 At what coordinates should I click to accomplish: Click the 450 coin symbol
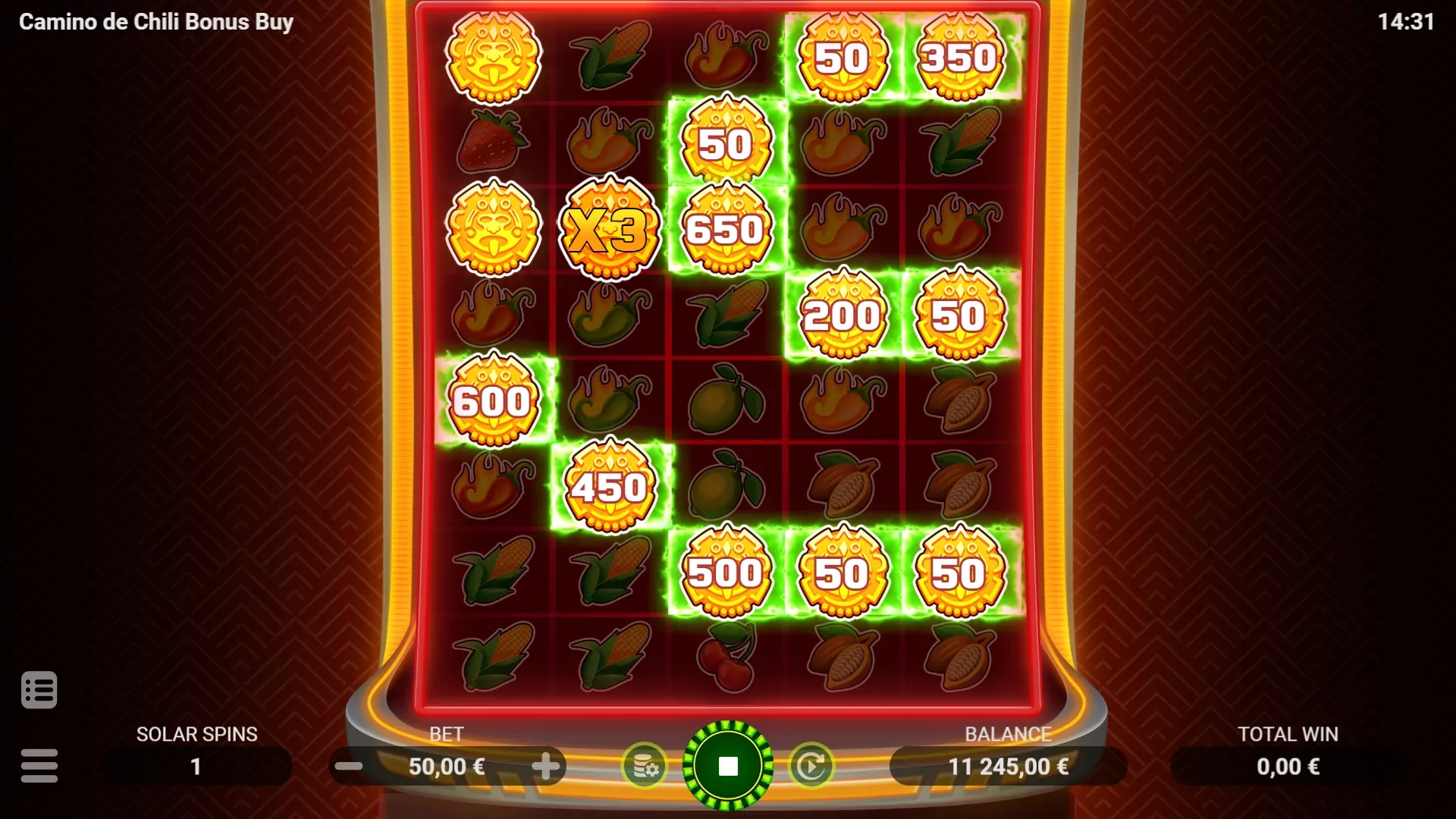coord(609,485)
